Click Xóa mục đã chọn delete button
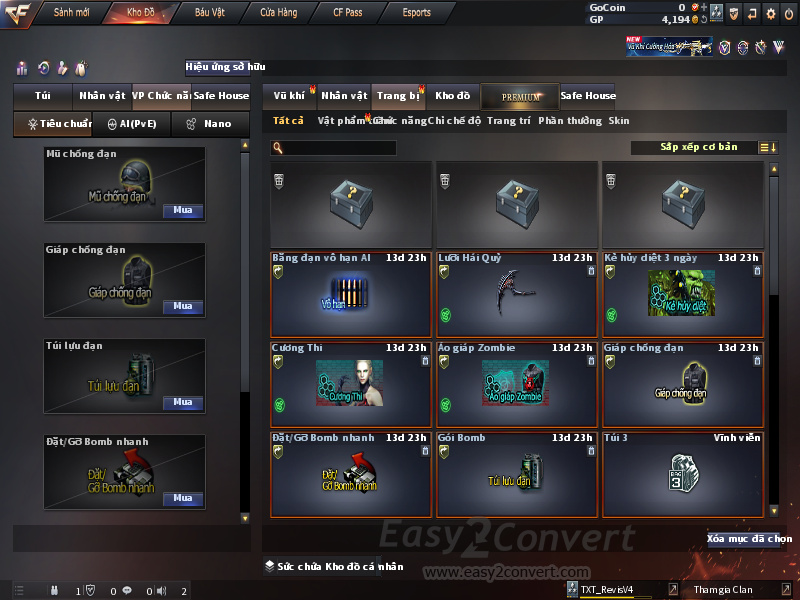Screen dimensions: 800x600 749,539
